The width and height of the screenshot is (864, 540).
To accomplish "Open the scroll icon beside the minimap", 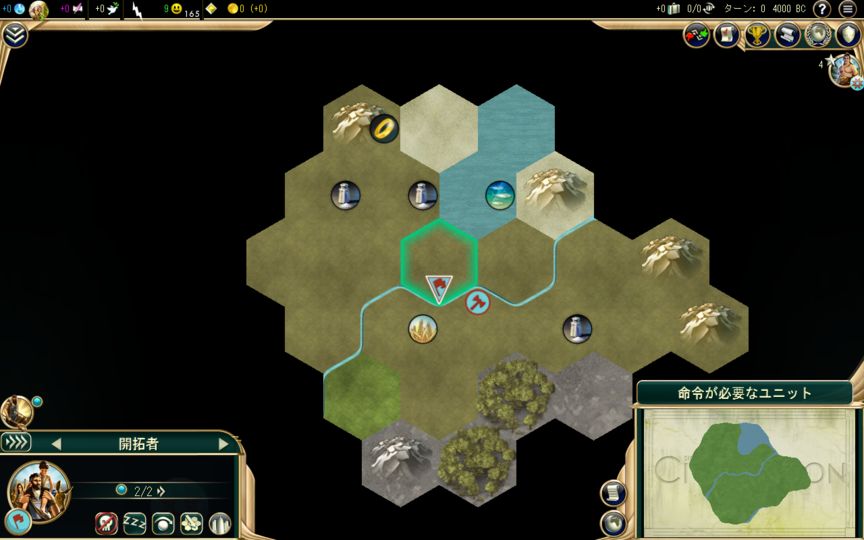I will (x=613, y=493).
